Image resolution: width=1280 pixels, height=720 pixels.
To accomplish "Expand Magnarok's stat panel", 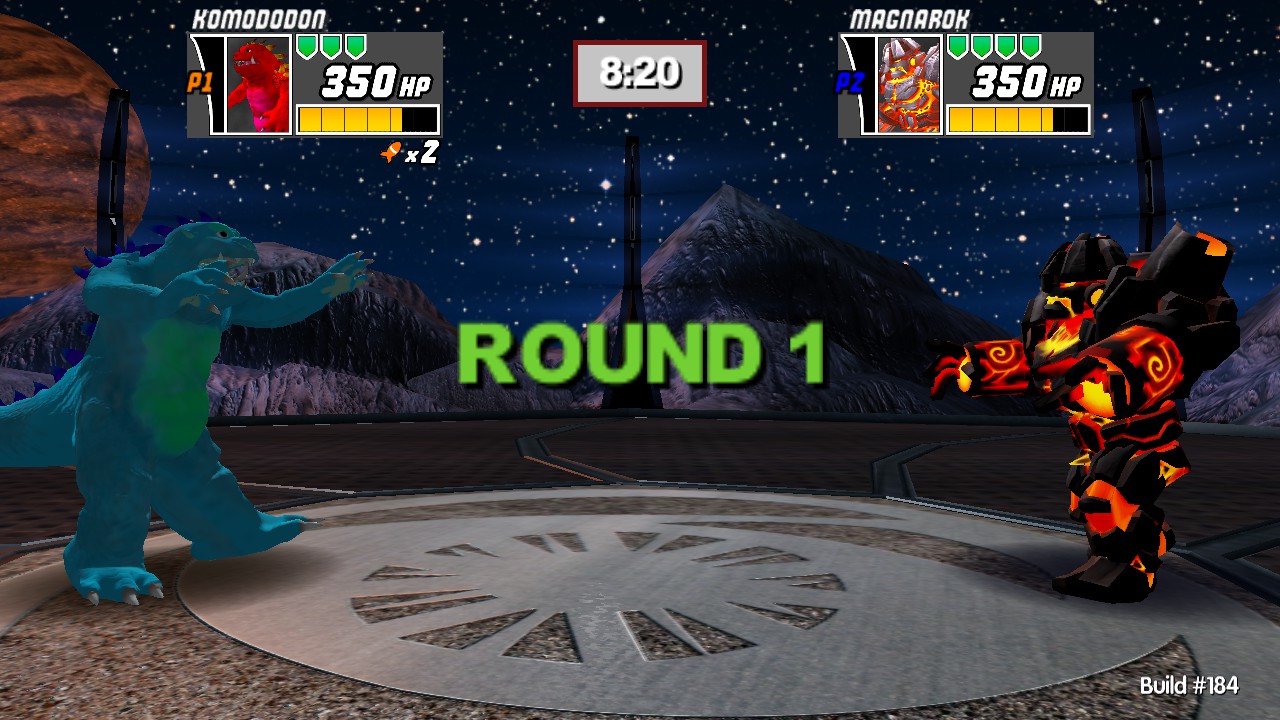I will (965, 85).
